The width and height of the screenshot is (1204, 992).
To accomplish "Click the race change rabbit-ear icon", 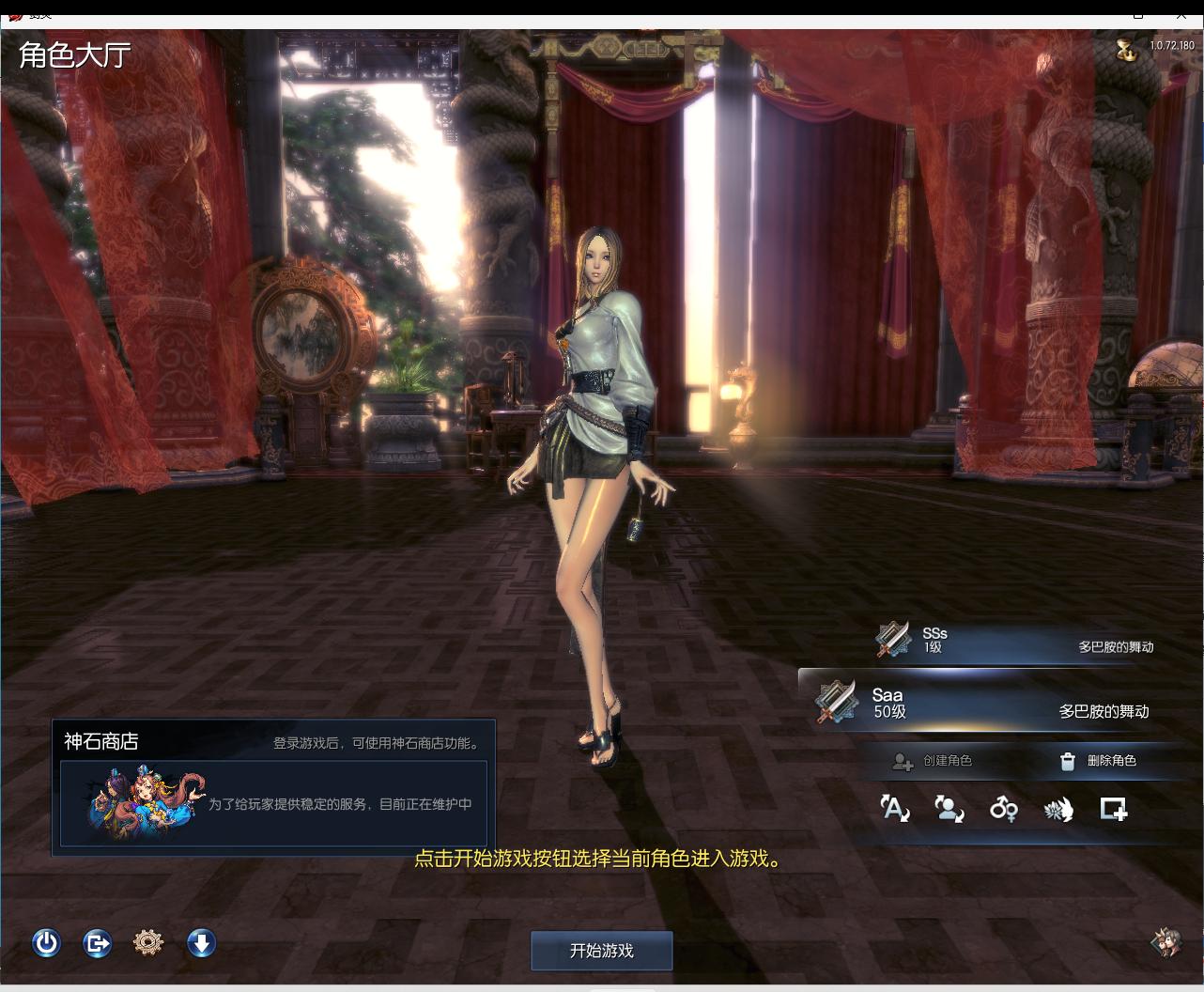I will [1058, 809].
